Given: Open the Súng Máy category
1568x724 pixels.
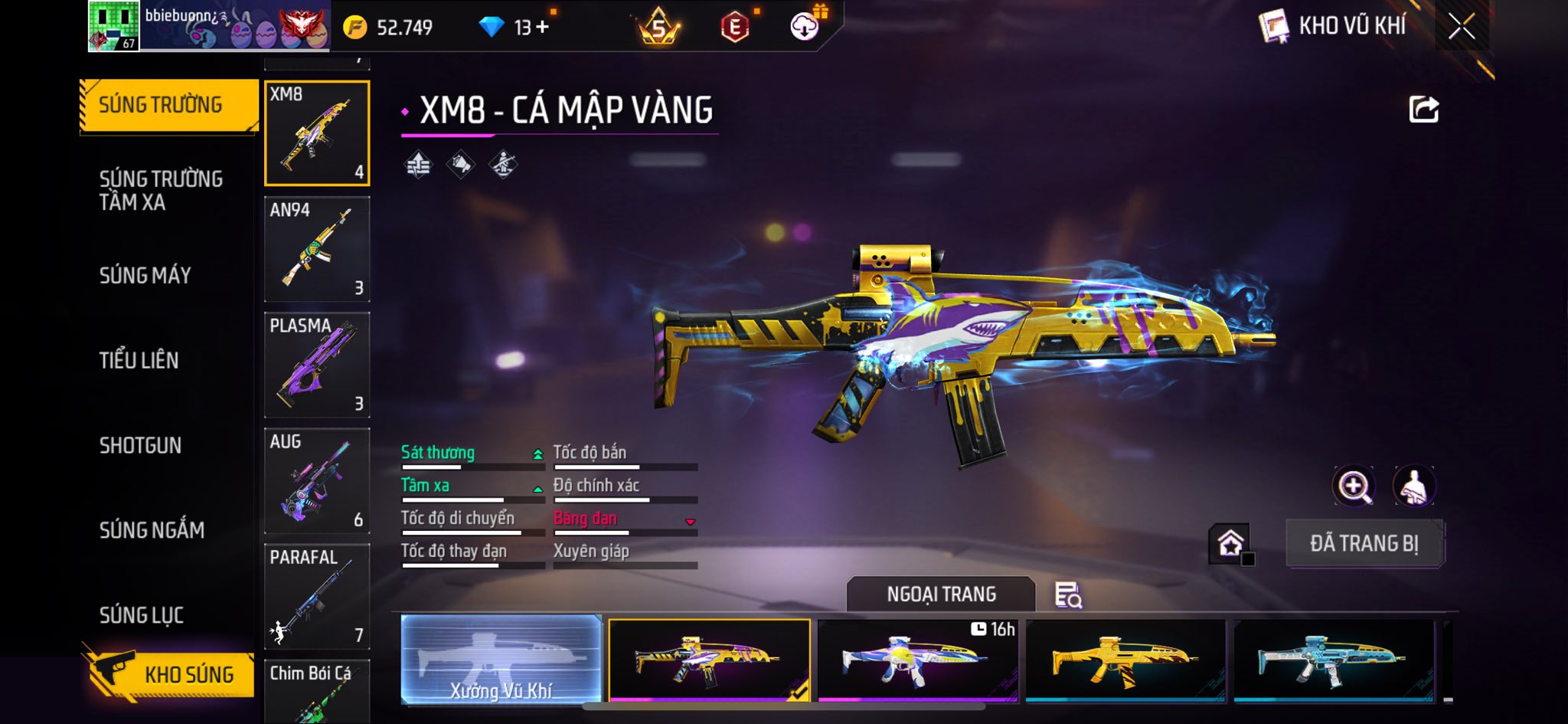Looking at the screenshot, I should click(145, 276).
